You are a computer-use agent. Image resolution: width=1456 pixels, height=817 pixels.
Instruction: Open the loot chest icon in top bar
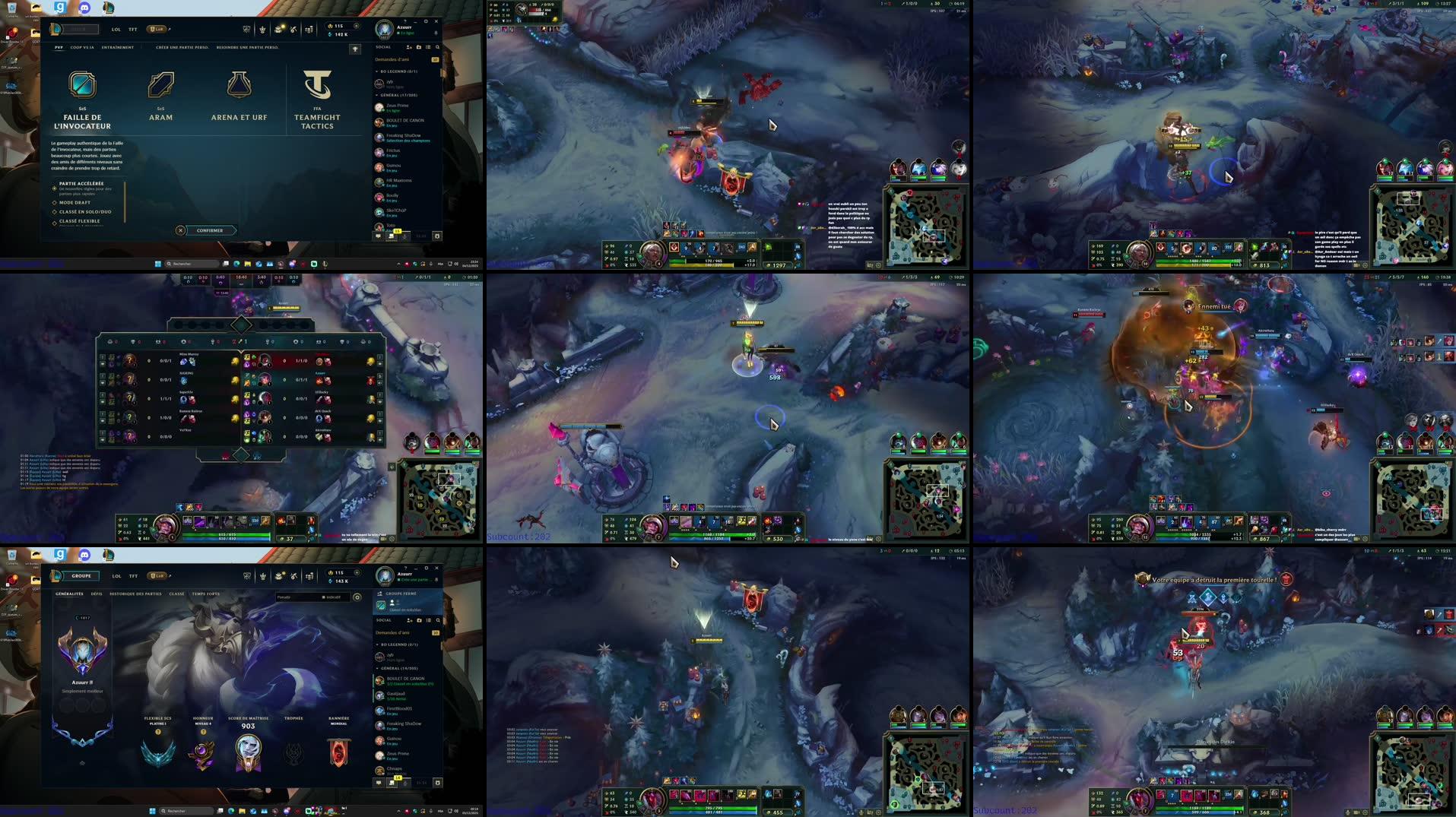(x=278, y=29)
